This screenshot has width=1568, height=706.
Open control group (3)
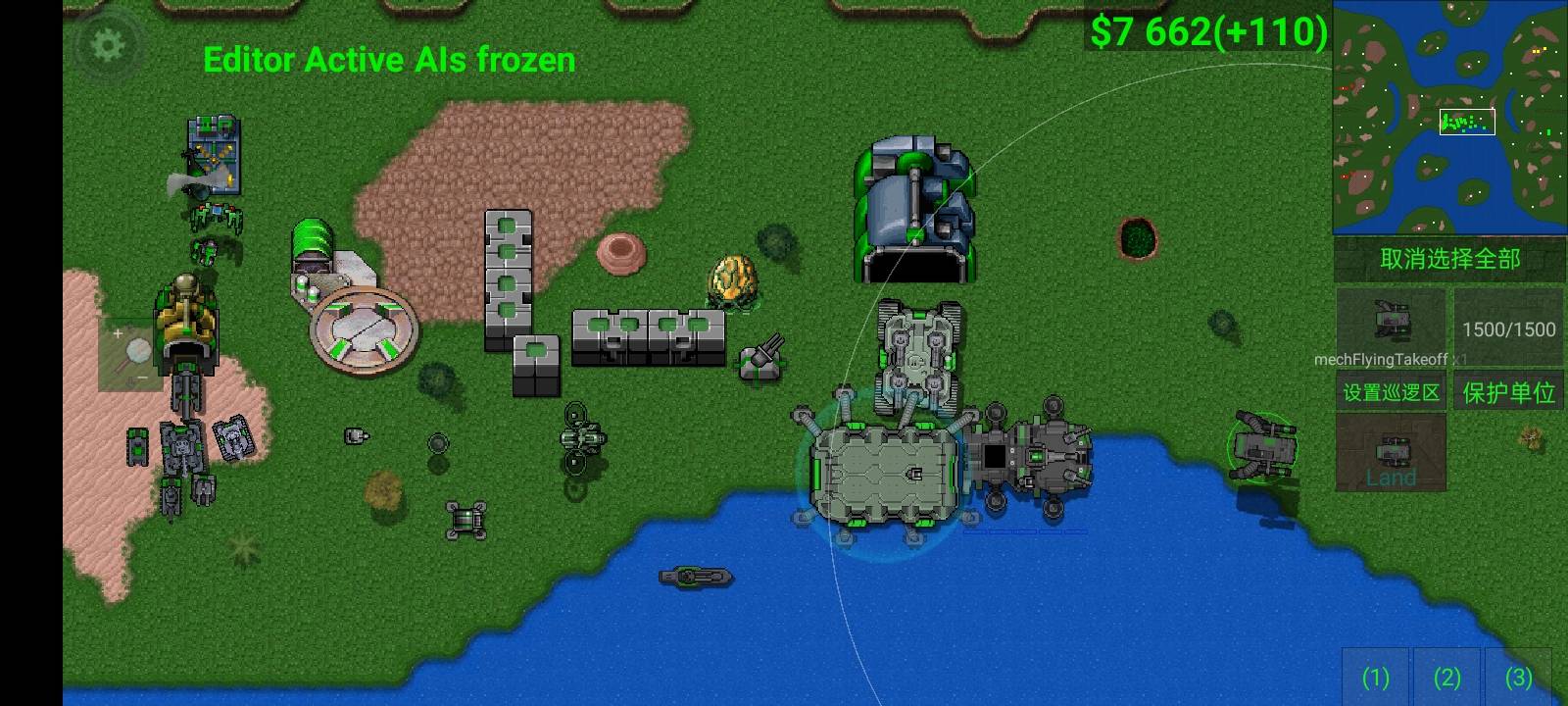(x=1517, y=678)
